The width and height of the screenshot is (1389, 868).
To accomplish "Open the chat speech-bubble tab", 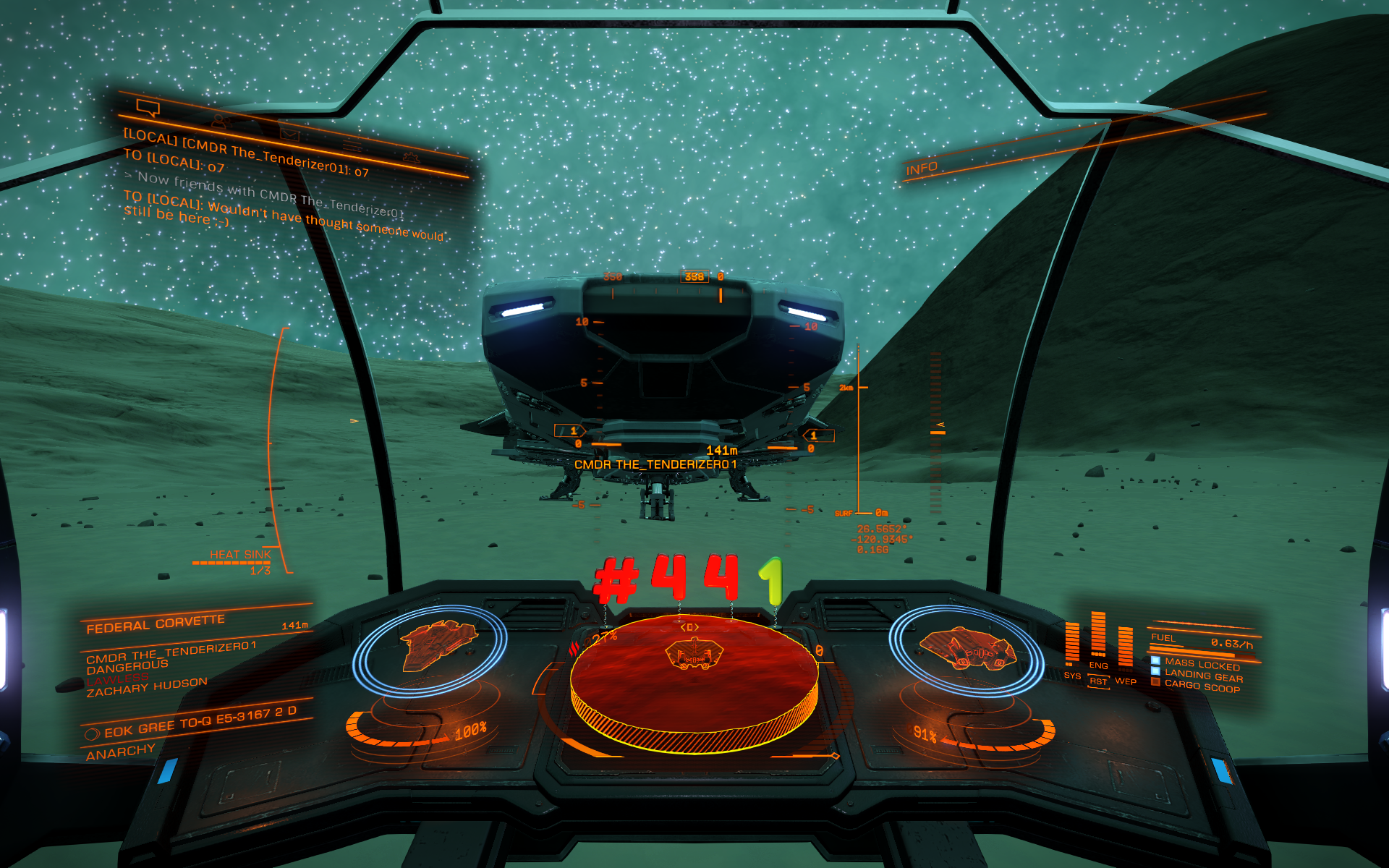I will pyautogui.click(x=148, y=109).
